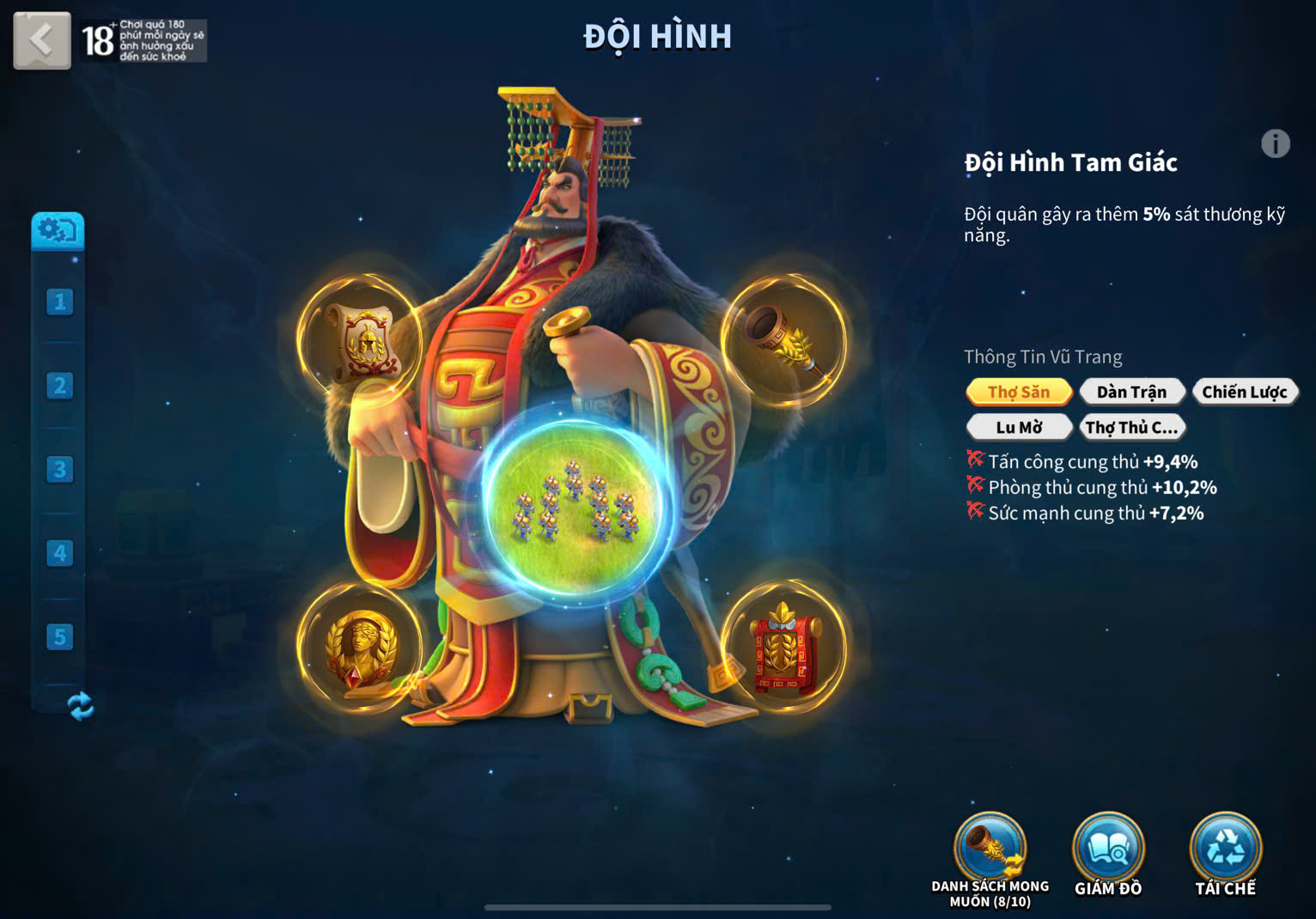Switch to the Dàn Trận tab
This screenshot has height=919, width=1316.
coord(1131,393)
